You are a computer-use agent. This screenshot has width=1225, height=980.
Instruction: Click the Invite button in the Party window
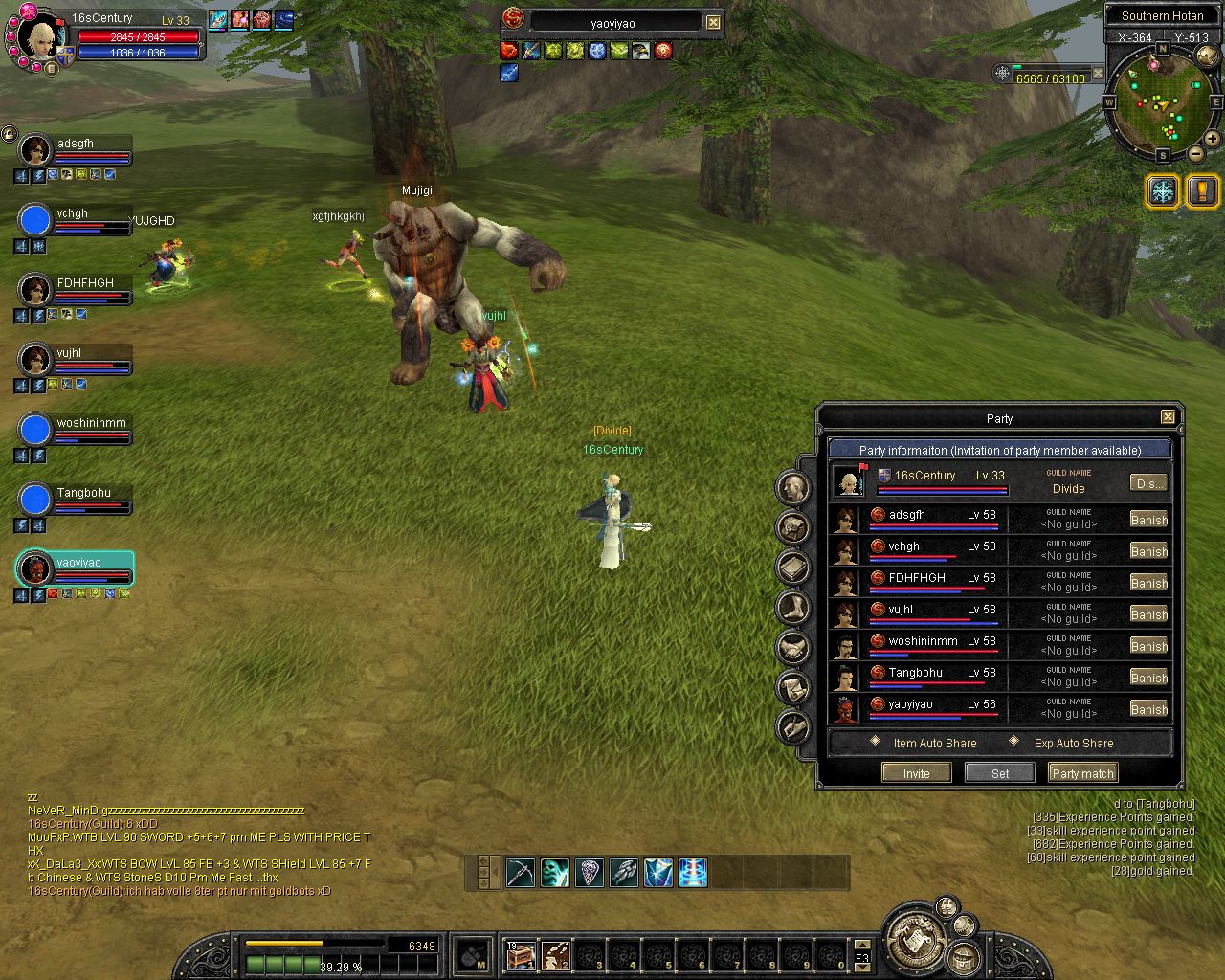tap(916, 773)
